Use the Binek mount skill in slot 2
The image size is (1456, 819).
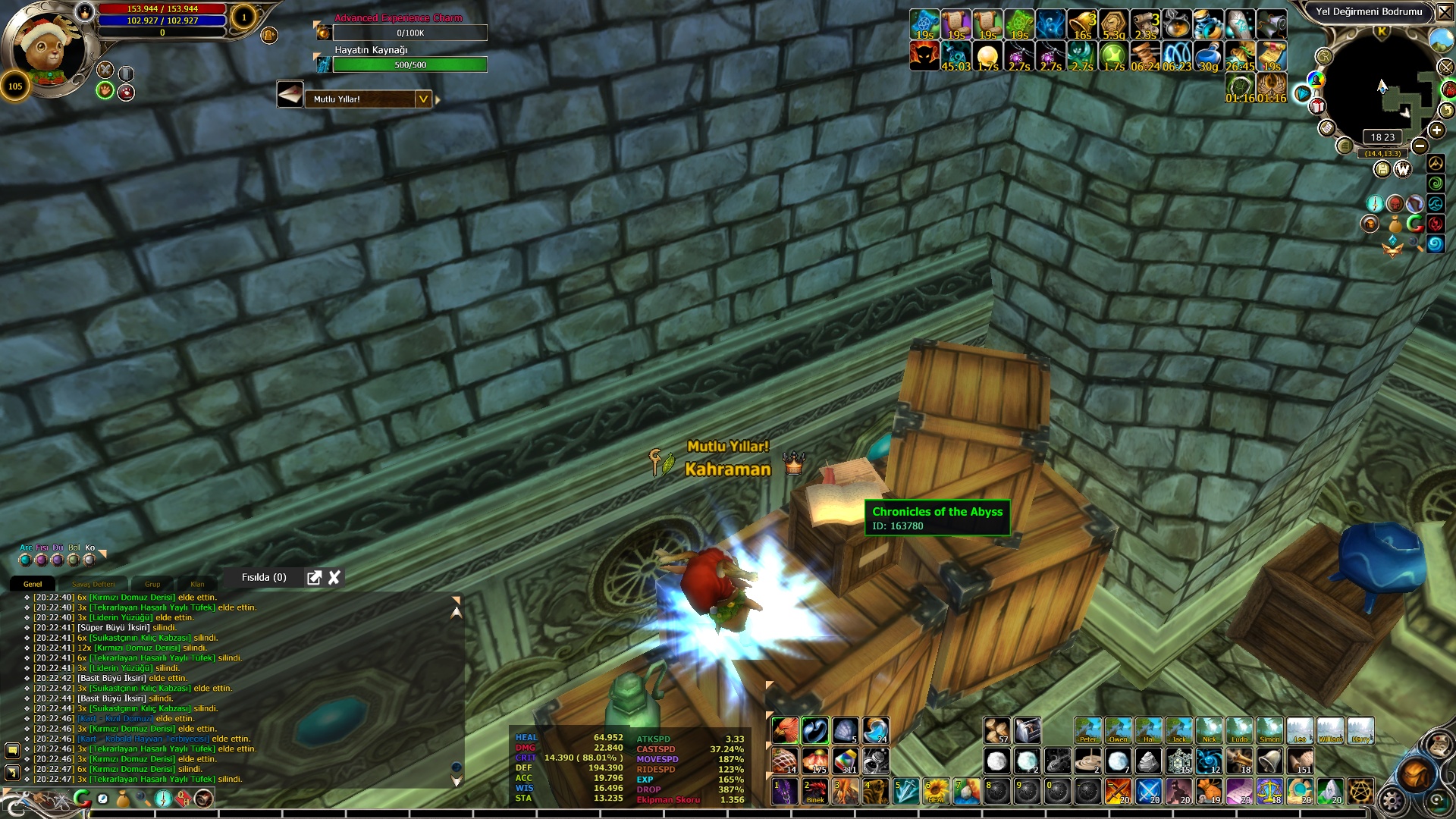pos(814,791)
